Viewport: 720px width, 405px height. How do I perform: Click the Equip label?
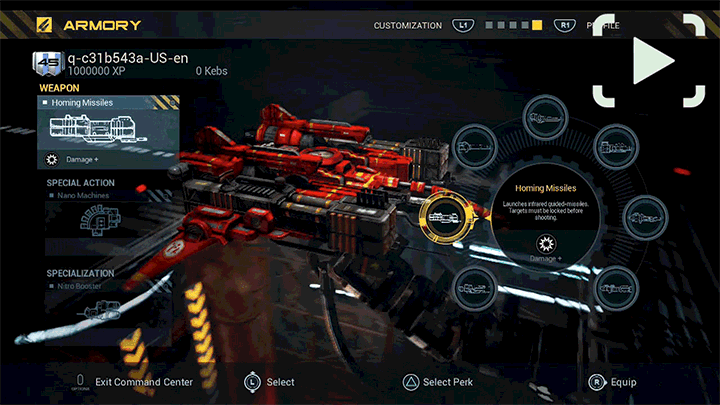click(x=623, y=382)
